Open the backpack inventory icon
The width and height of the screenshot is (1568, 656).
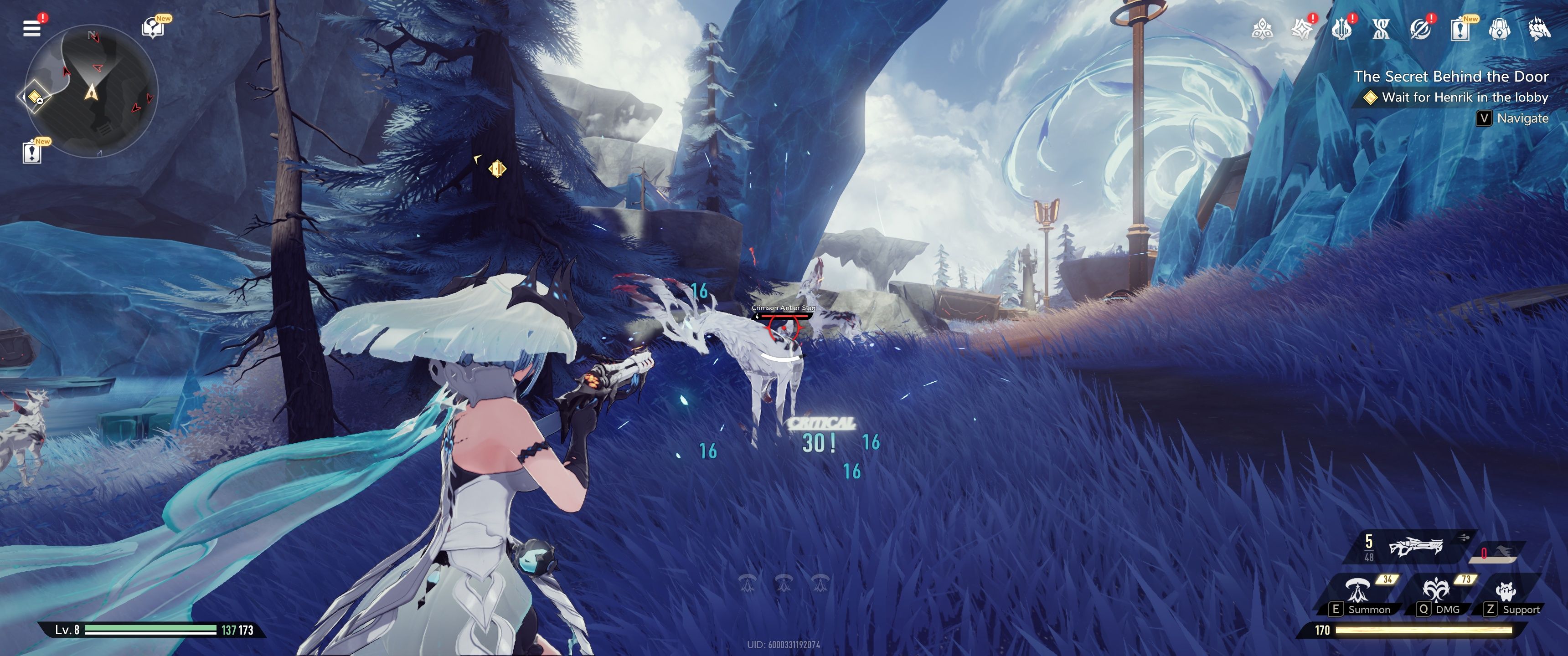point(1499,29)
